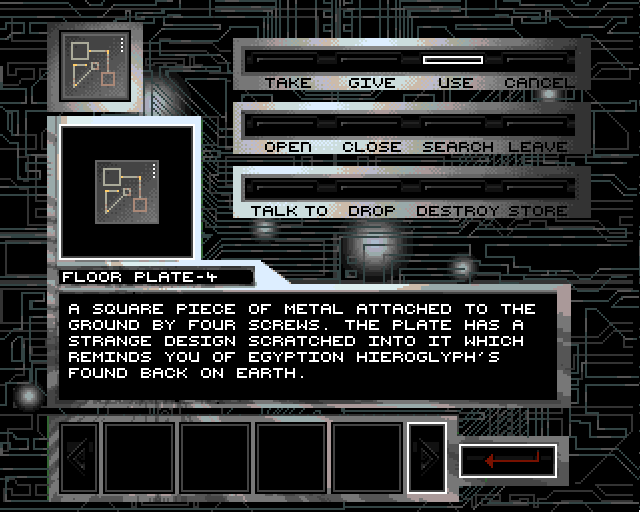Choose the TAKE action

(x=288, y=82)
